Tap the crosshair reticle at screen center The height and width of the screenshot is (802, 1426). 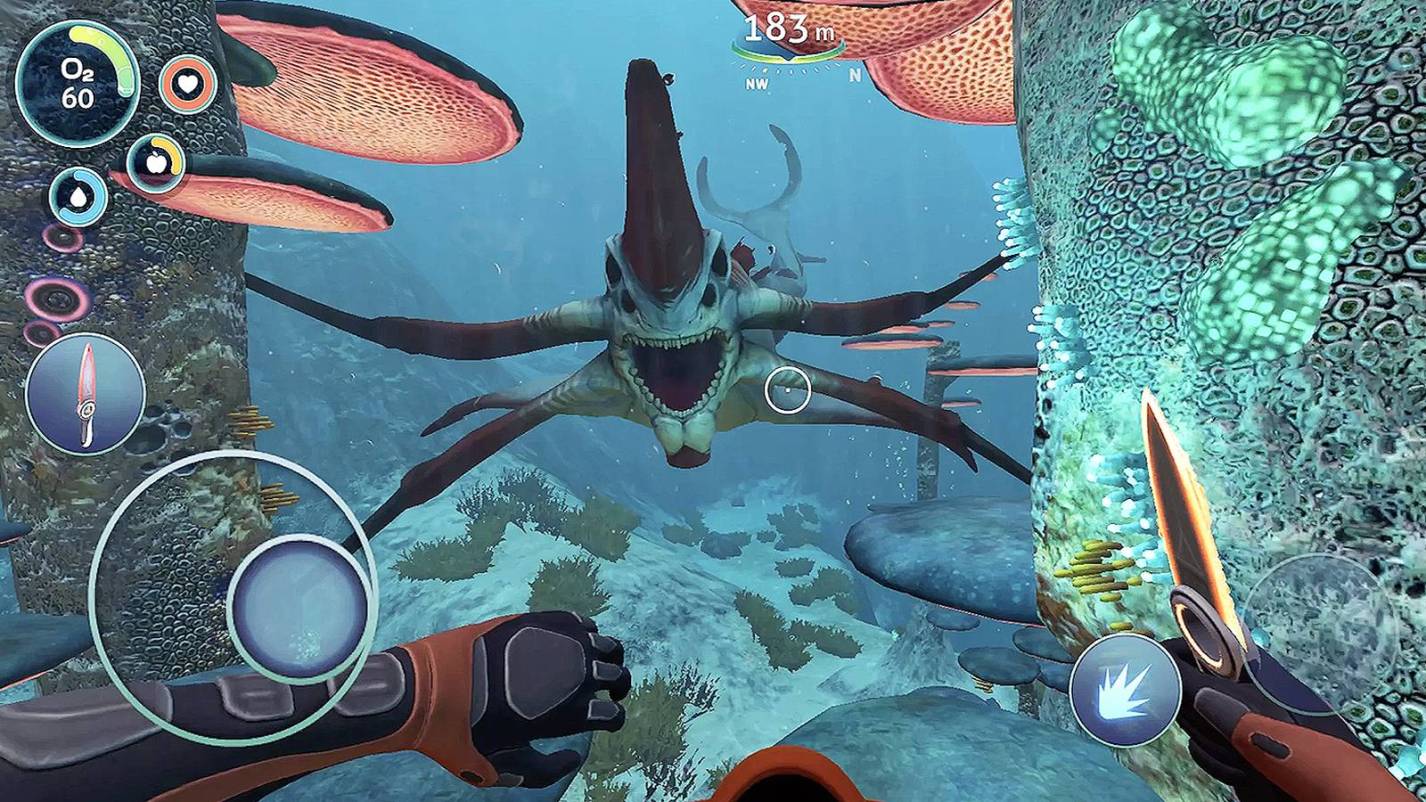tap(787, 392)
